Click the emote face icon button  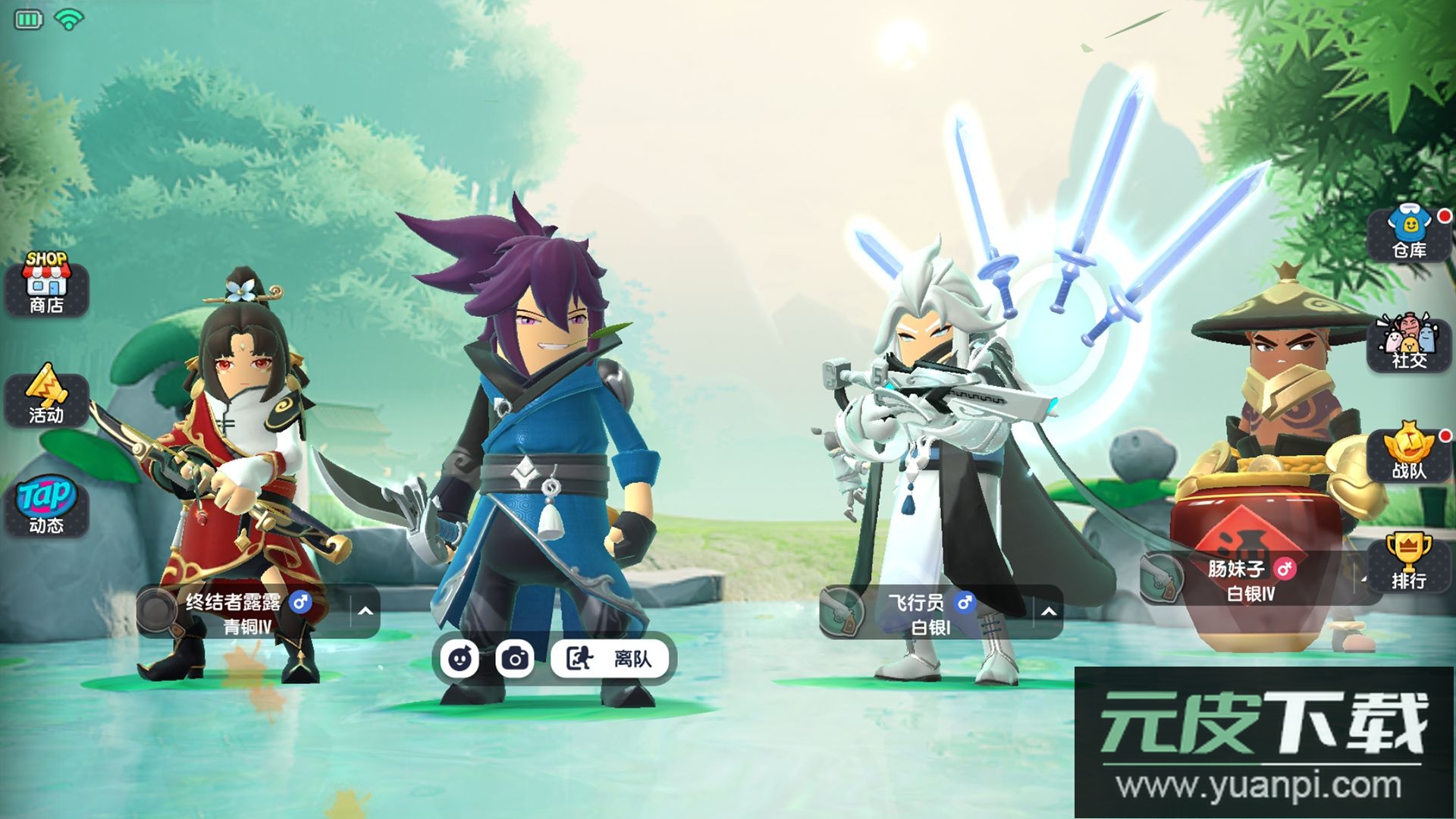tap(460, 658)
